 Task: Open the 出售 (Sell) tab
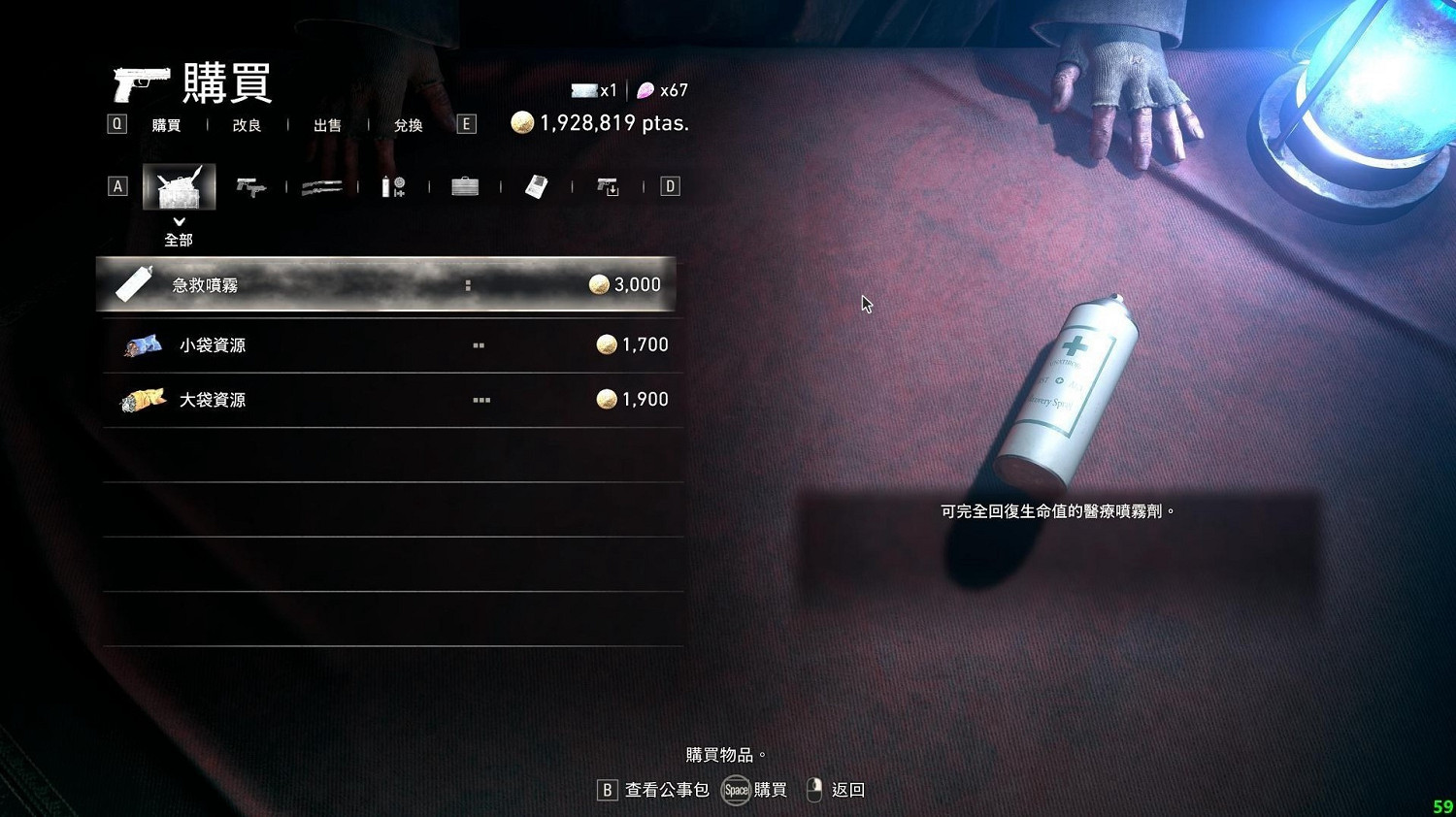[x=327, y=124]
